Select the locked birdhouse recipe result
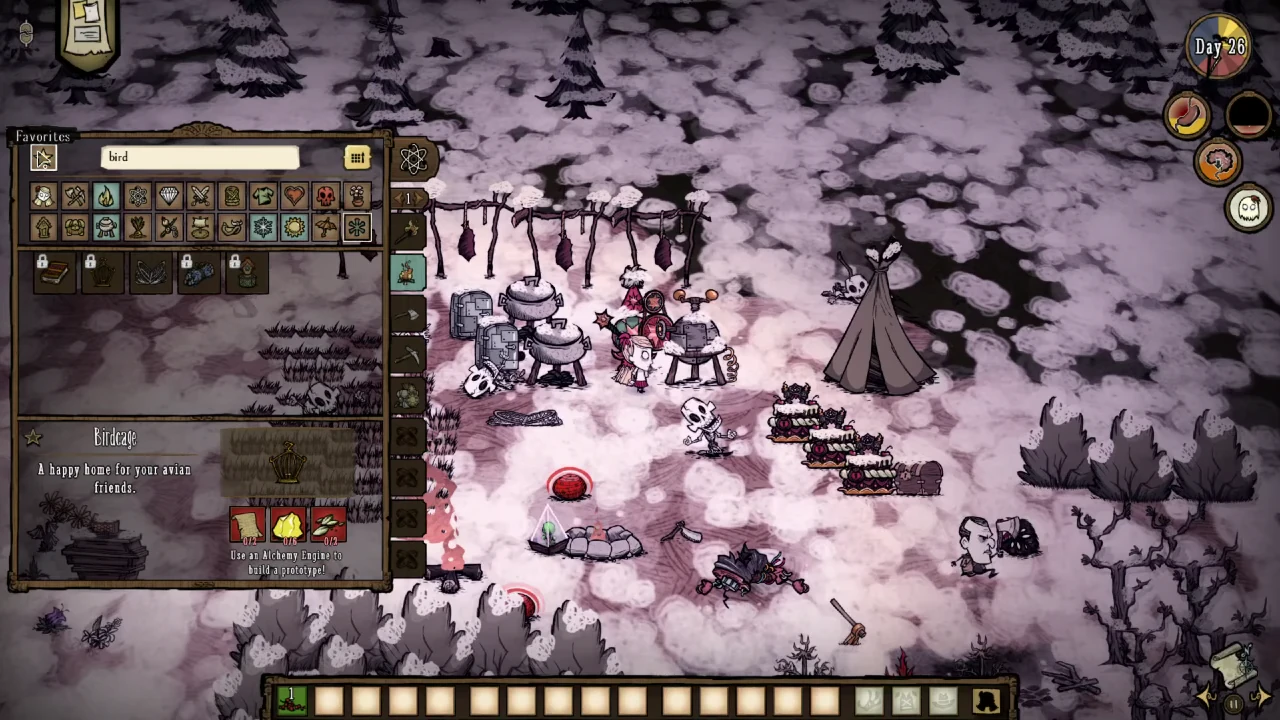 (247, 273)
